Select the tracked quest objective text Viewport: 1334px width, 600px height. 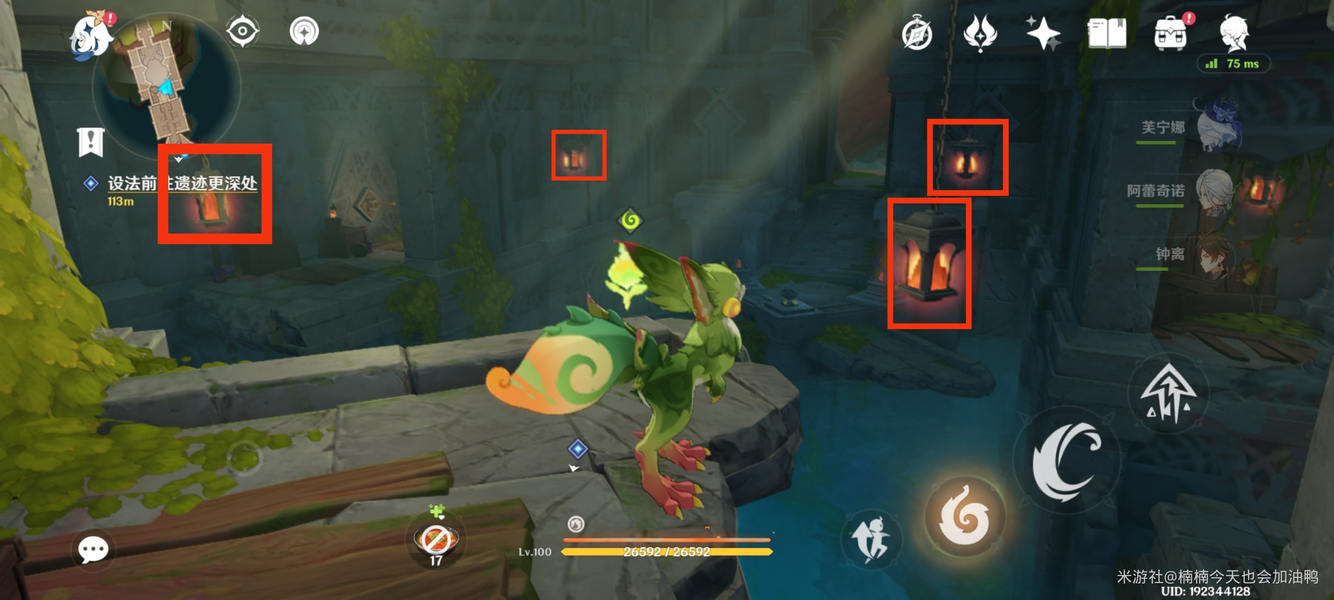coord(182,184)
